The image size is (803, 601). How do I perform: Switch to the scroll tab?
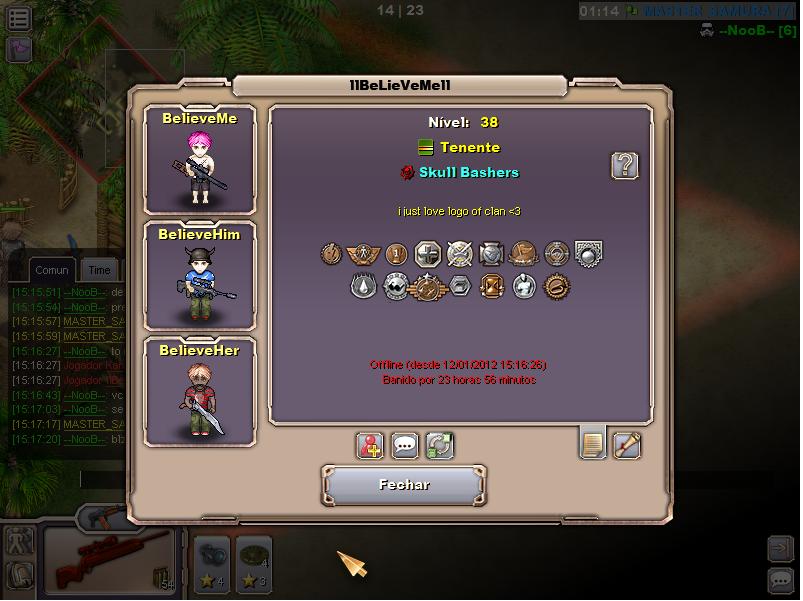click(x=627, y=444)
